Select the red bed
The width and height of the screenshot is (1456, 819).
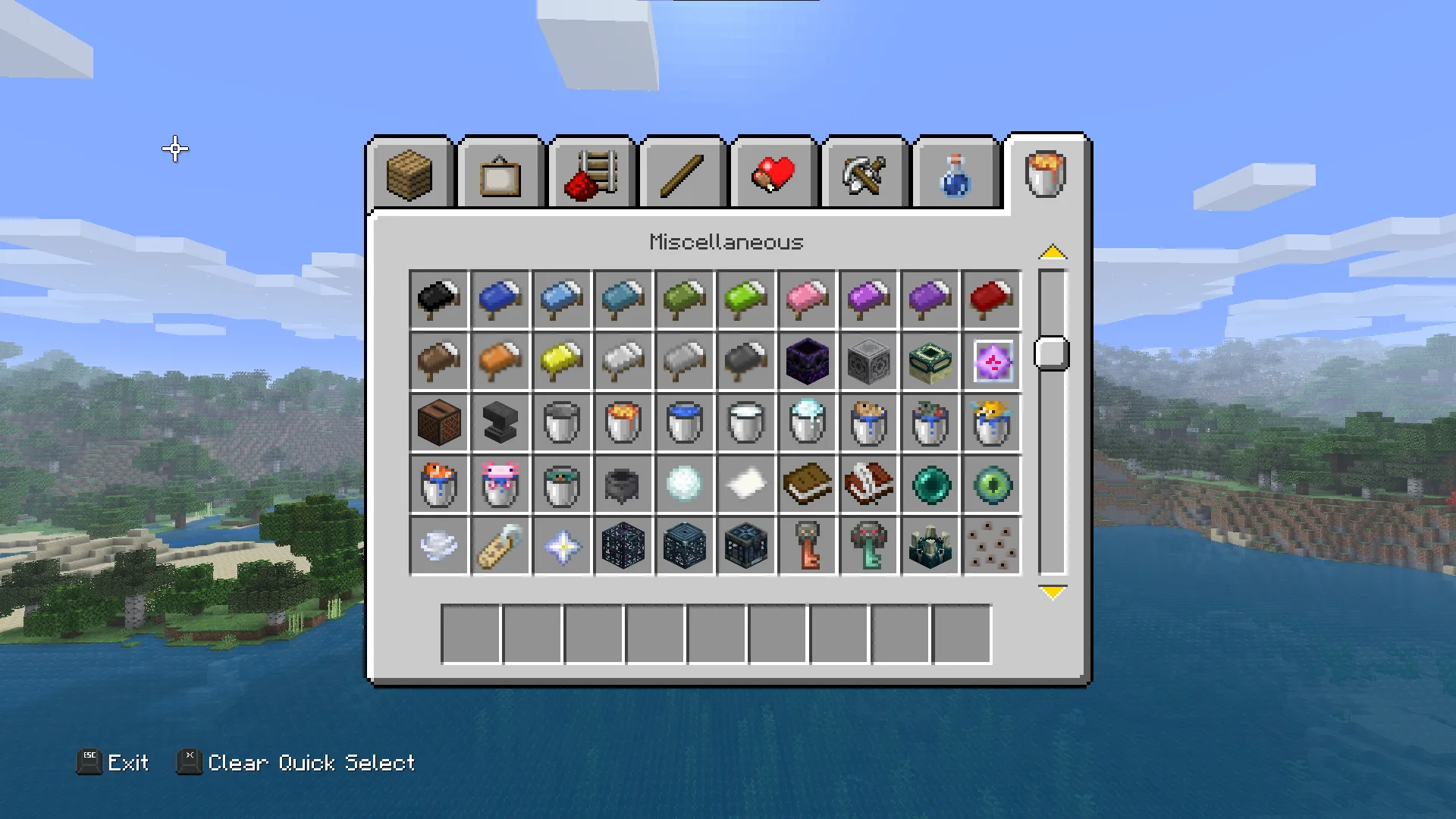click(x=992, y=300)
